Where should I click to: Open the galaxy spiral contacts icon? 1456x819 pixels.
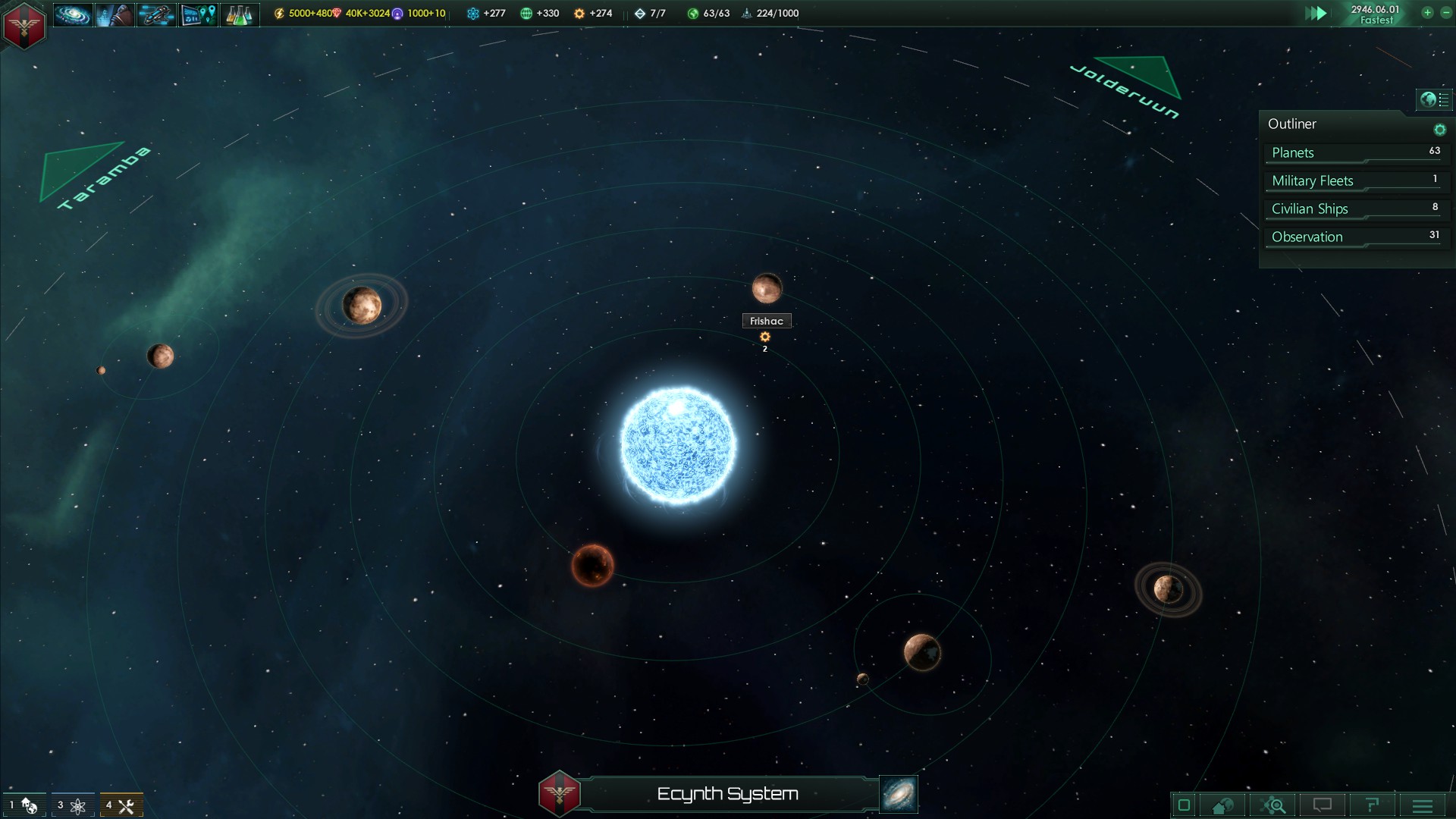(73, 14)
